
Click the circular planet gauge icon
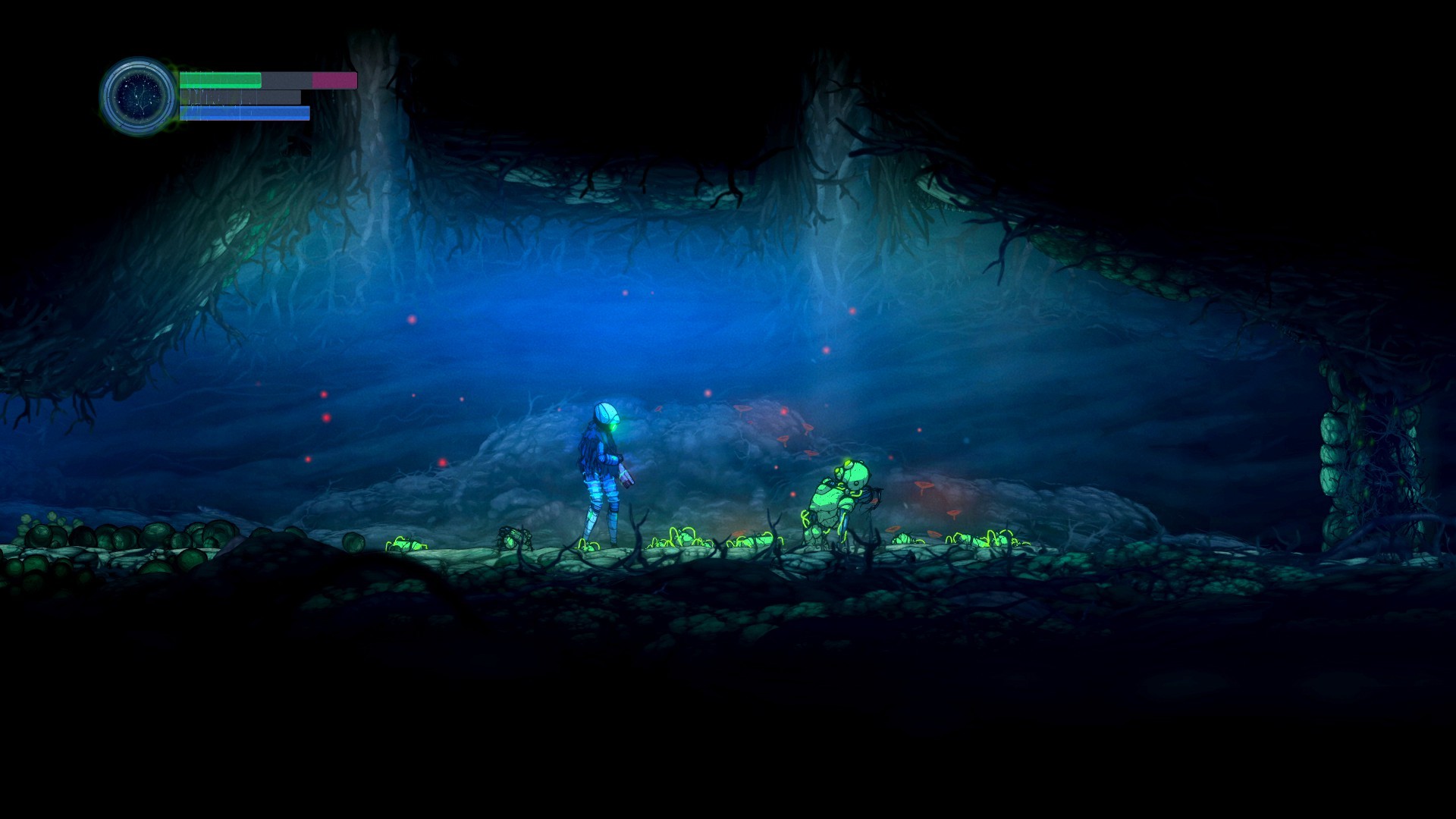139,93
